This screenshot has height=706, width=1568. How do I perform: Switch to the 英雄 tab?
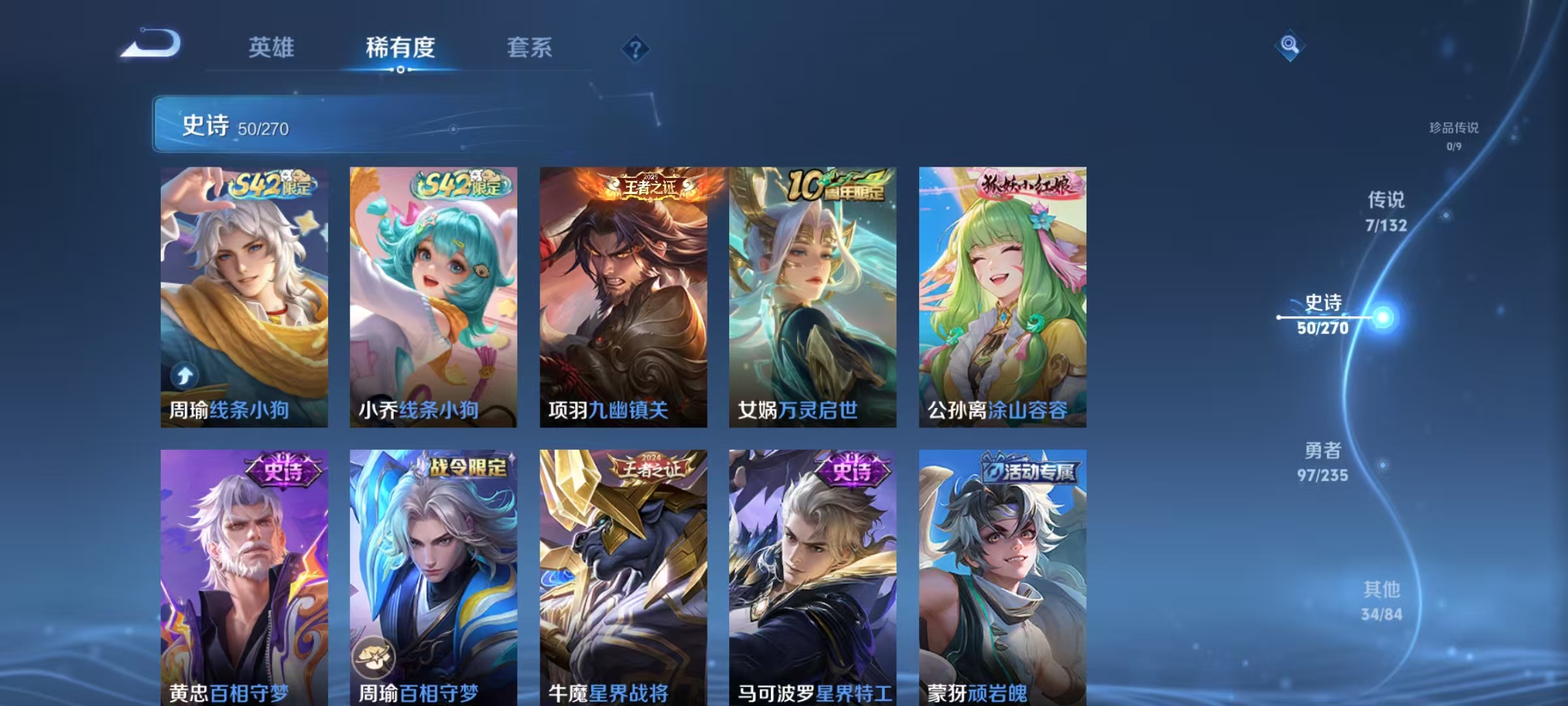click(272, 47)
